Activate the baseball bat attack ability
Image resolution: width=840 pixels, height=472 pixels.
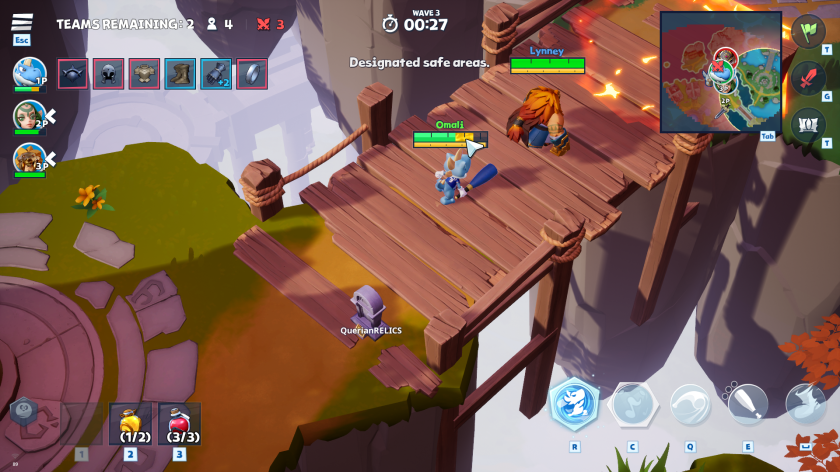click(747, 403)
